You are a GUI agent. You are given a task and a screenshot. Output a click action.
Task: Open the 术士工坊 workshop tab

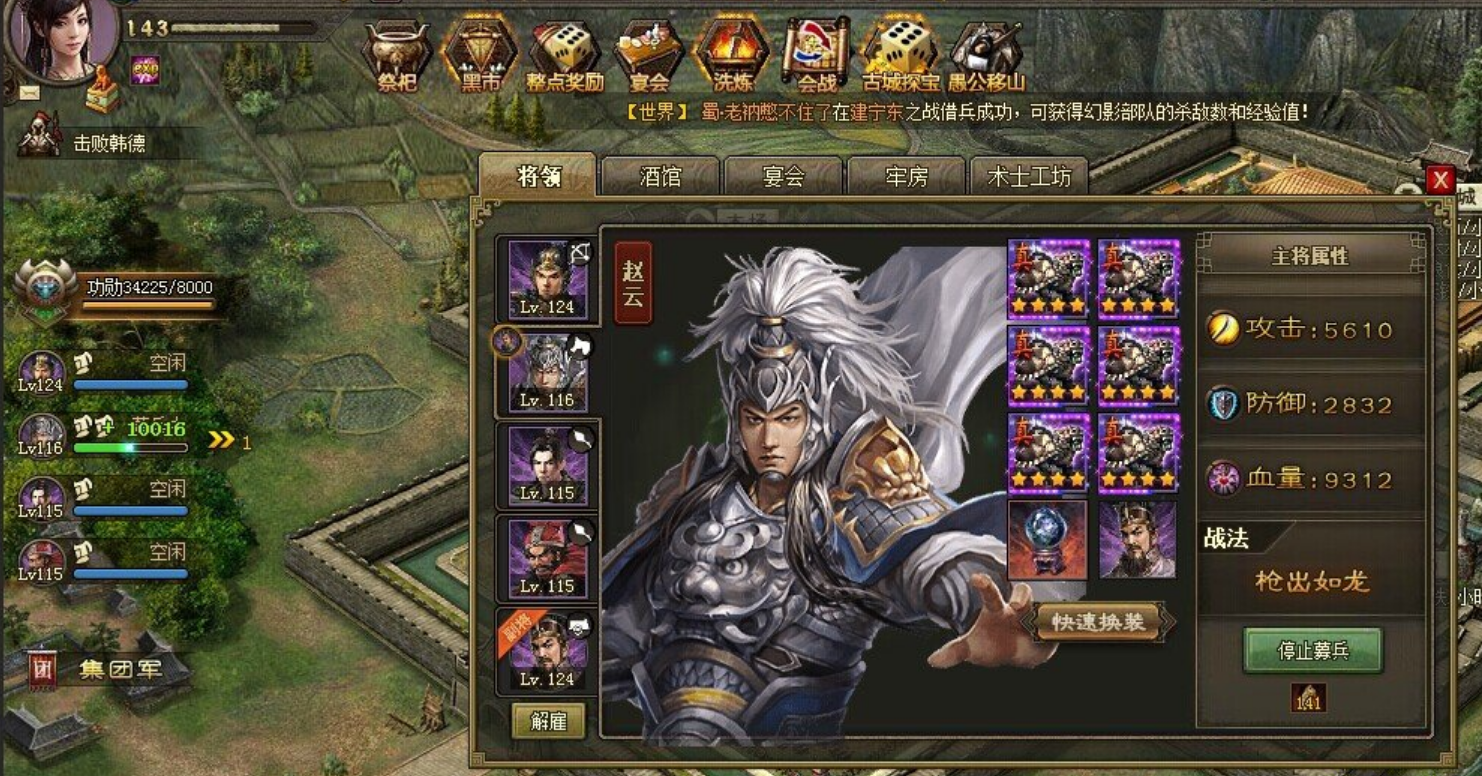click(1029, 177)
